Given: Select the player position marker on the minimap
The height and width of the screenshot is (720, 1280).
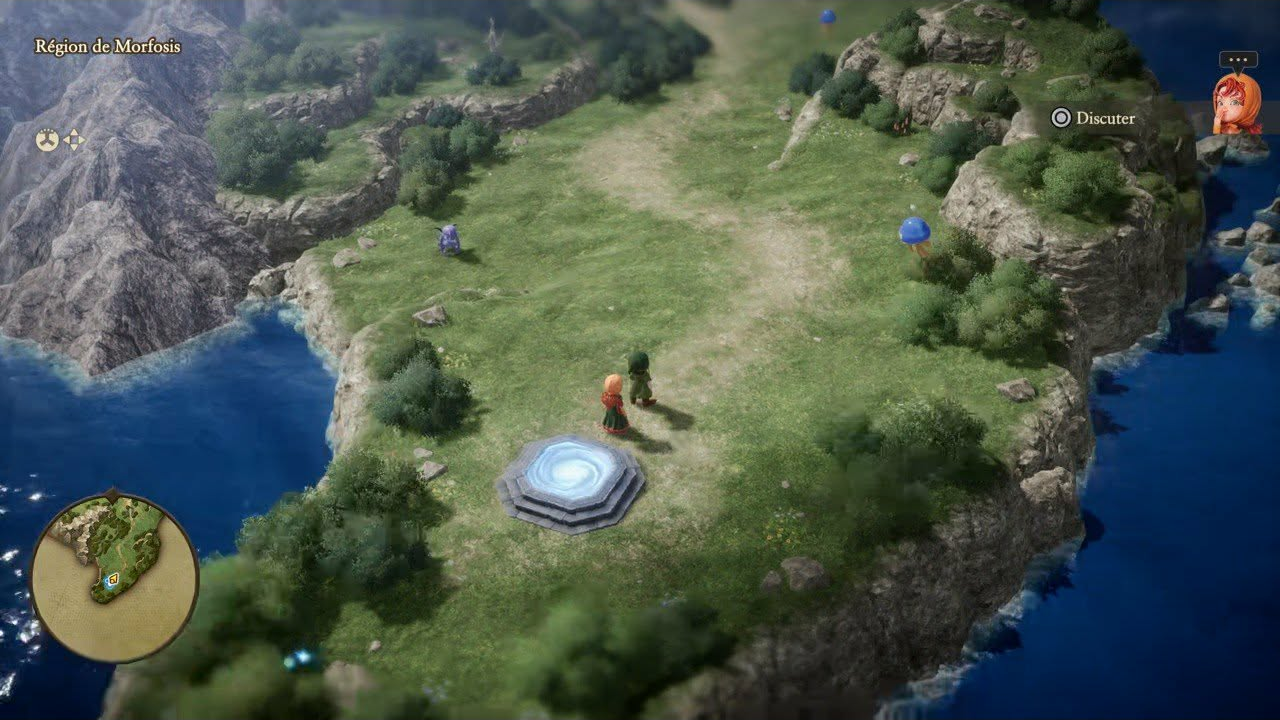Looking at the screenshot, I should click(113, 578).
